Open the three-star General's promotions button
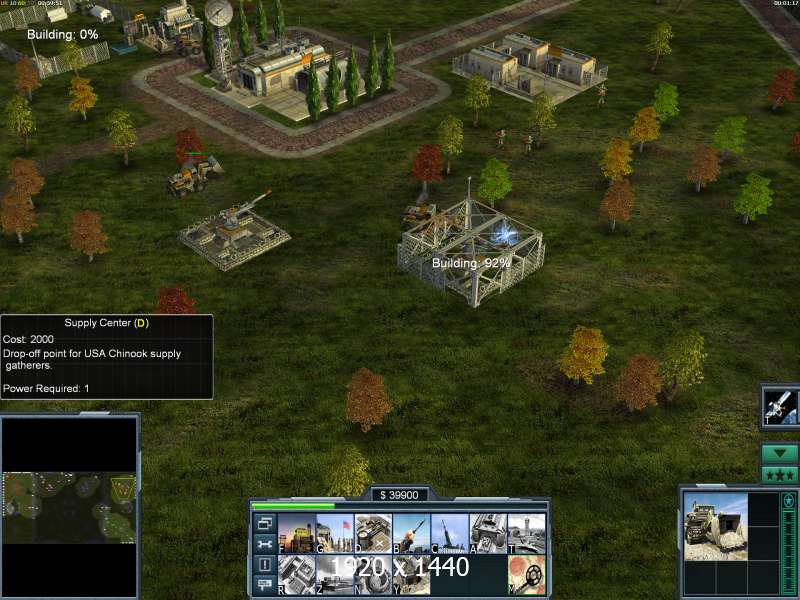This screenshot has height=600, width=800. coord(779,475)
